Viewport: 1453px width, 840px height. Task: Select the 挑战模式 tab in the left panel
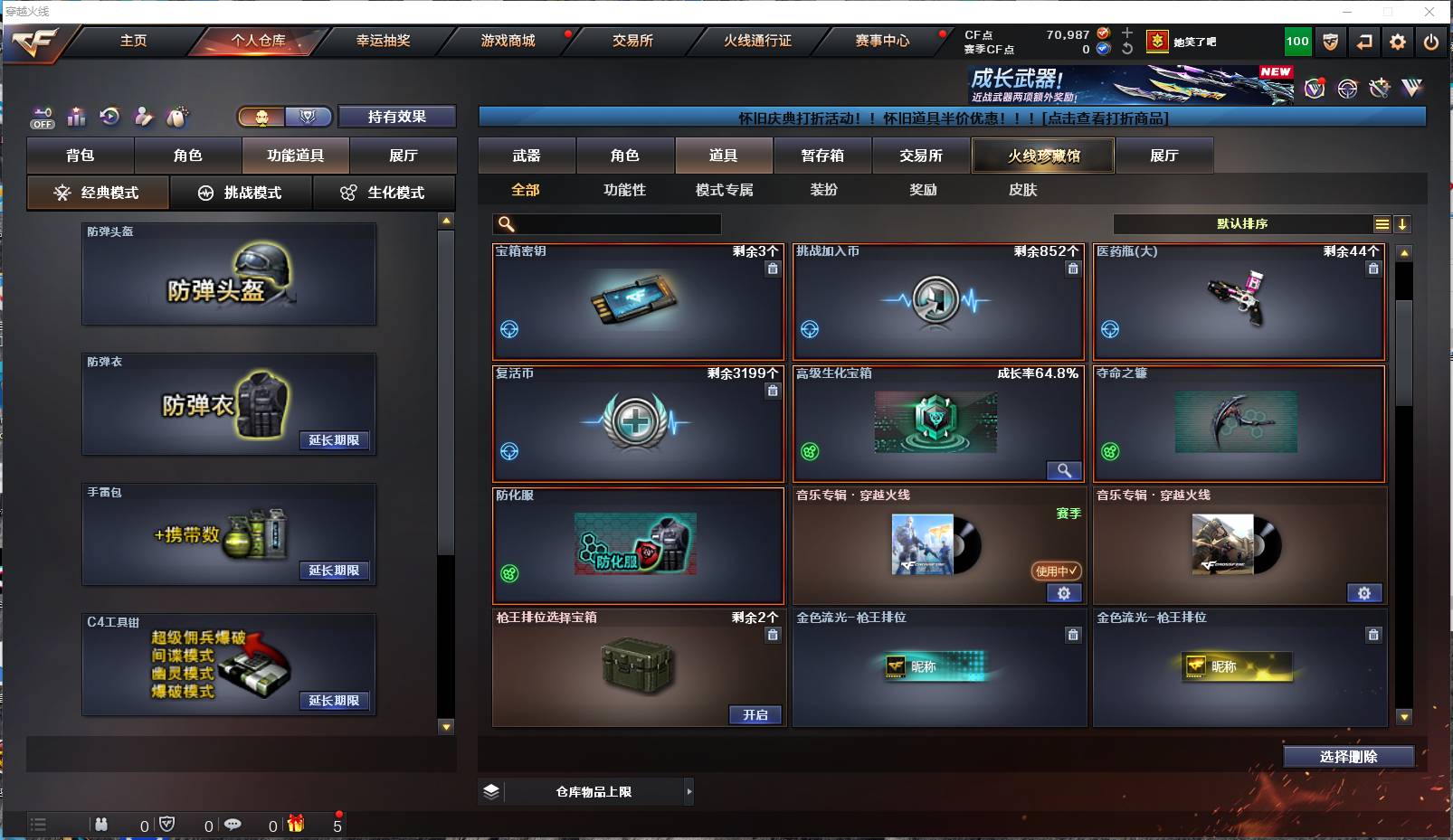[x=242, y=193]
